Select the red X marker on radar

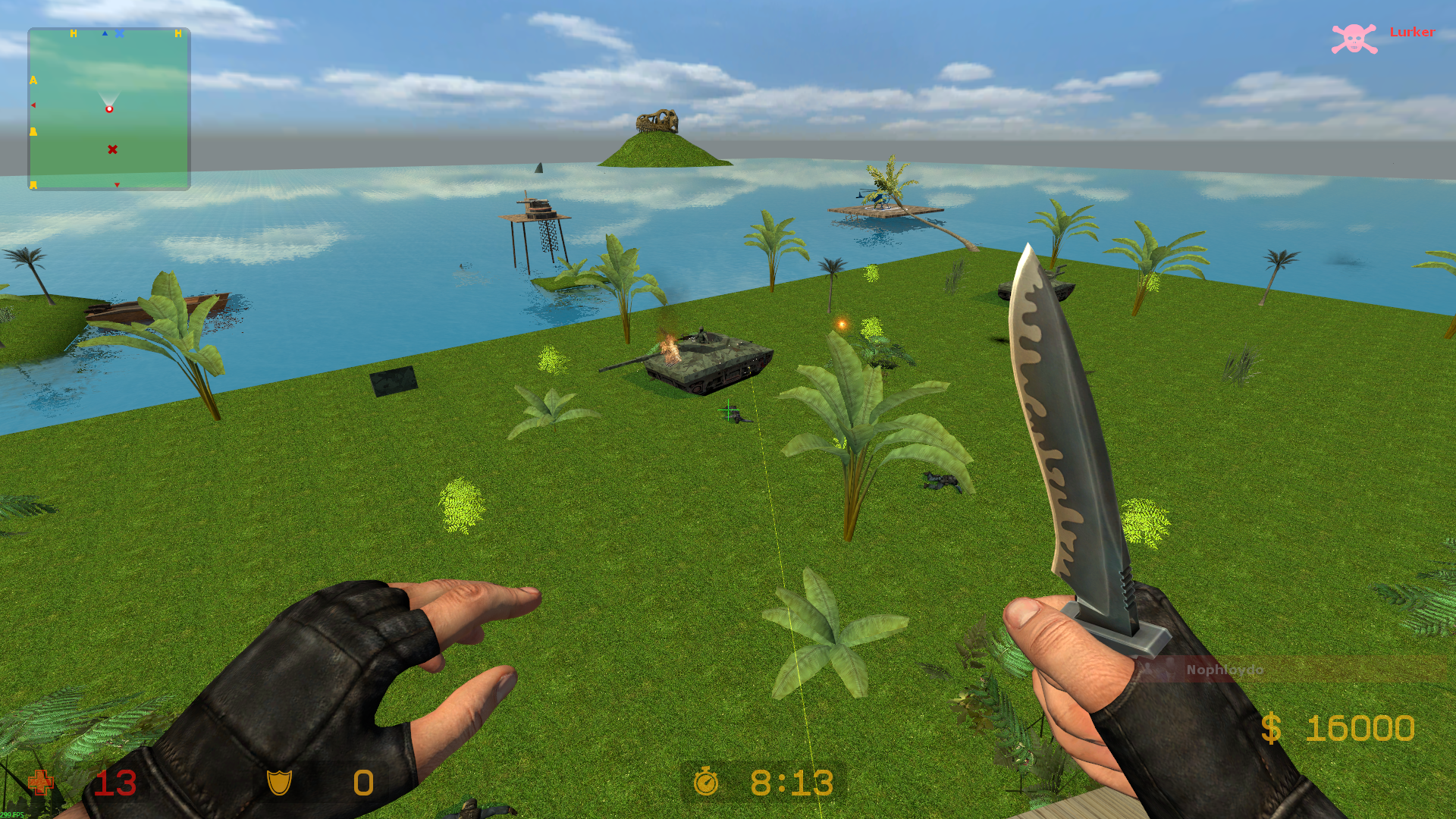112,149
